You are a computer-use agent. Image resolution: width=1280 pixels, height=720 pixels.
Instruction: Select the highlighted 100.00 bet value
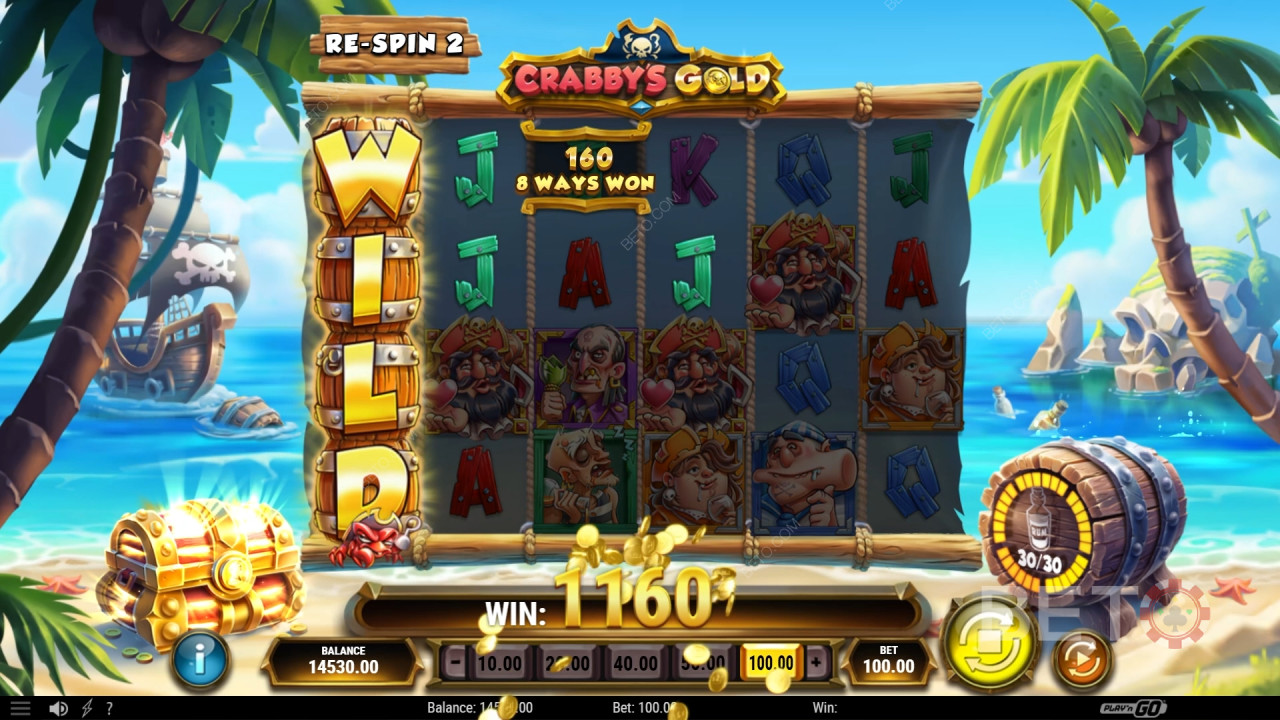[x=771, y=662]
